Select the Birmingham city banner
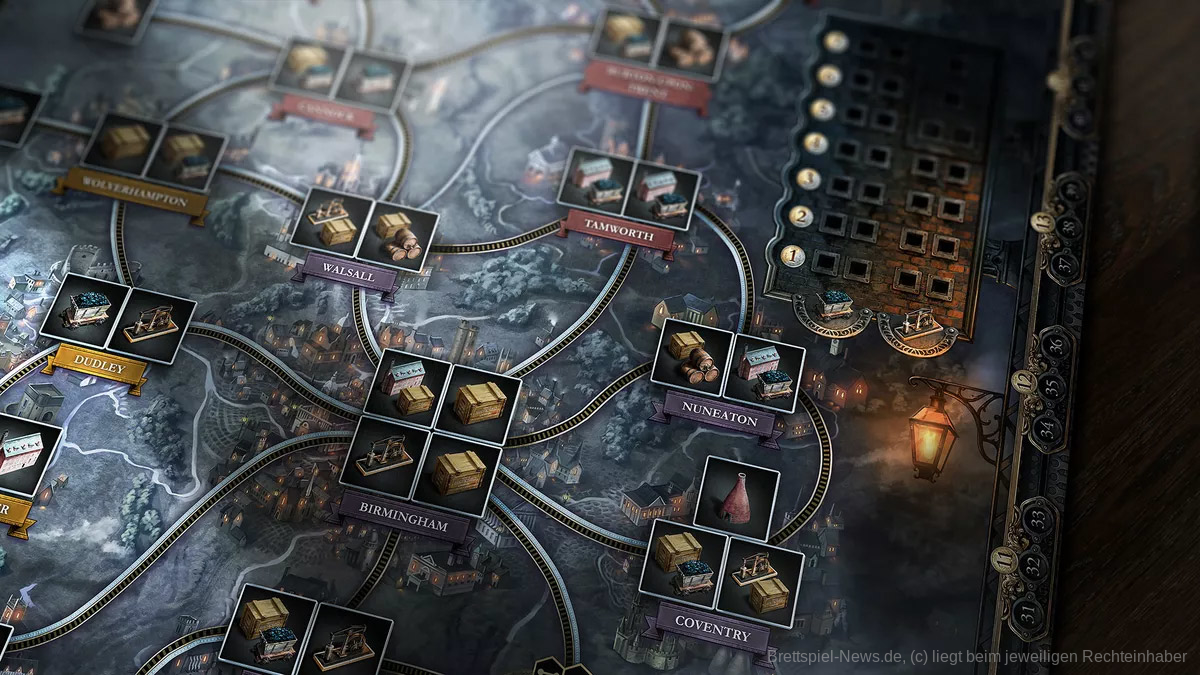The height and width of the screenshot is (675, 1200). (404, 526)
